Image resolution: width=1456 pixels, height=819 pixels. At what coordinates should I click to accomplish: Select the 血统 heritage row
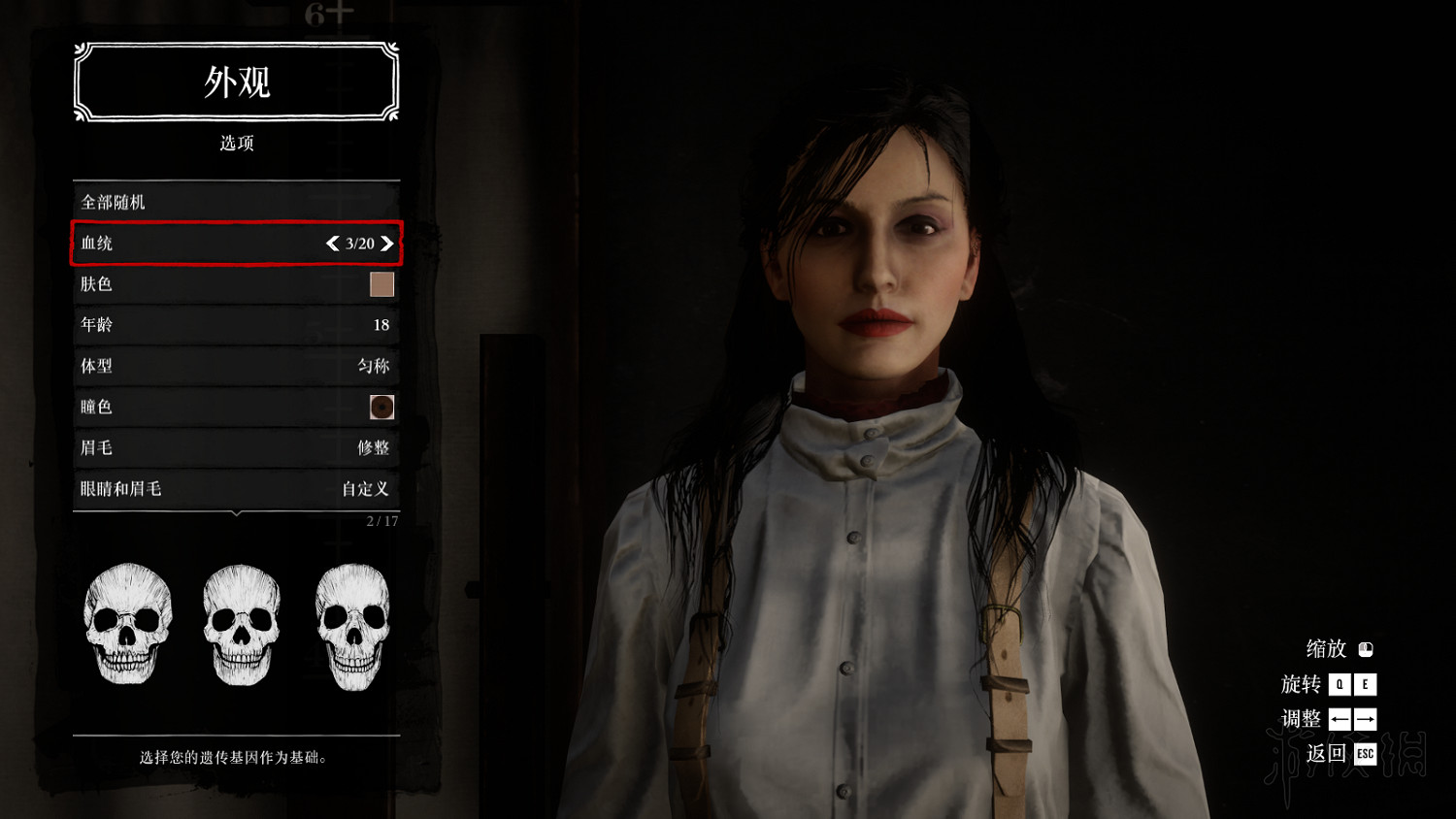click(x=194, y=244)
